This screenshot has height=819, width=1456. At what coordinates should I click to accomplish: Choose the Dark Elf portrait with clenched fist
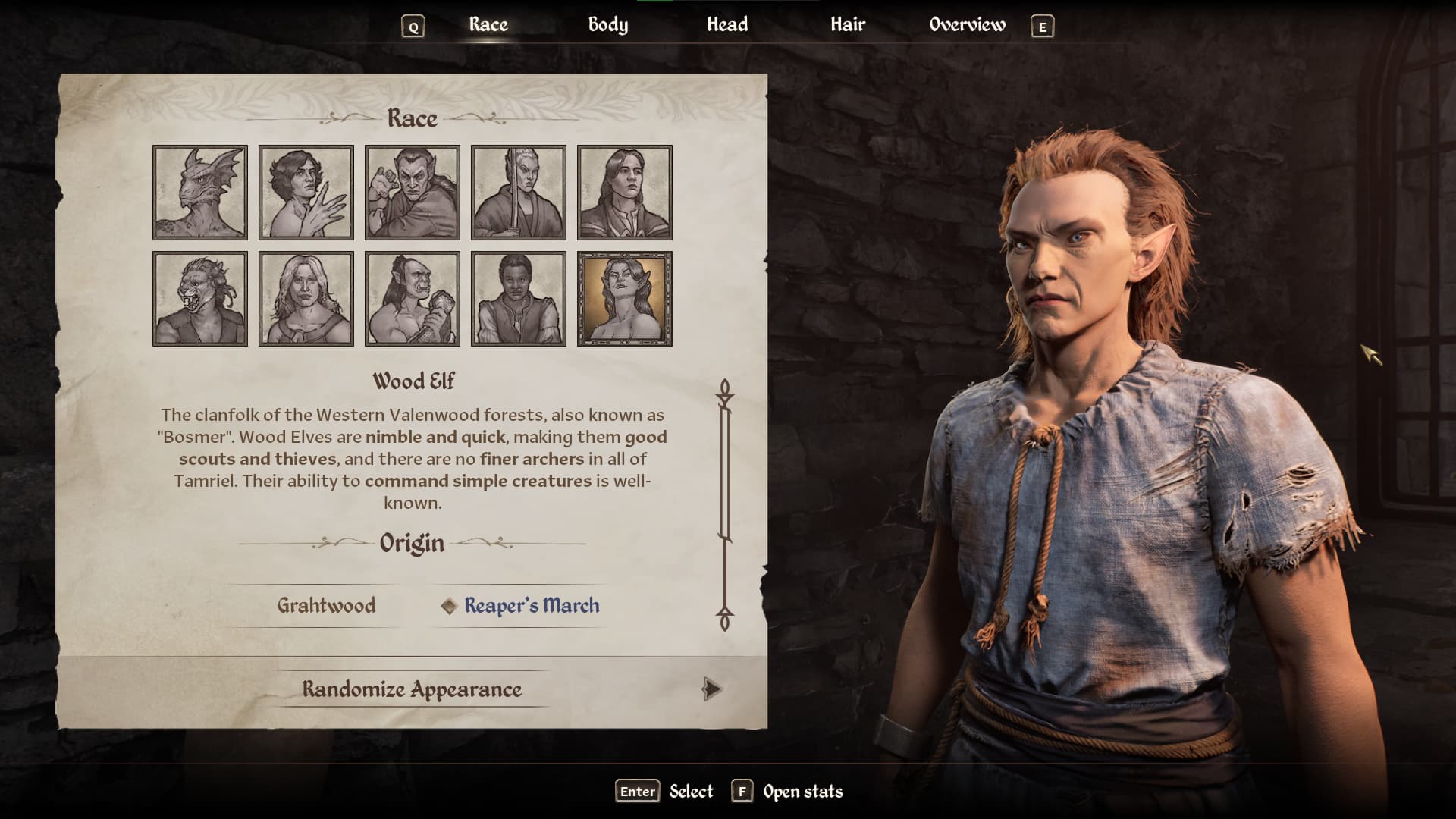click(413, 193)
